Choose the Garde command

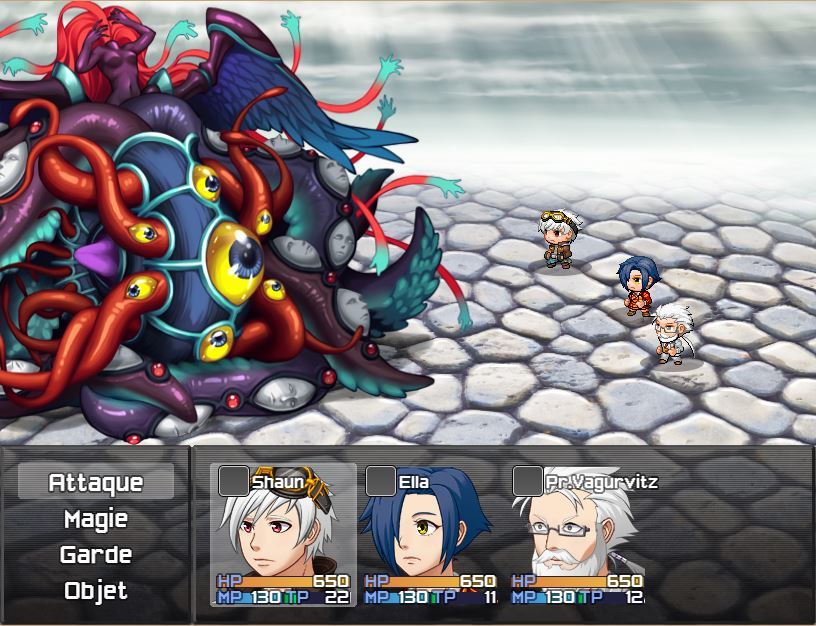point(96,555)
